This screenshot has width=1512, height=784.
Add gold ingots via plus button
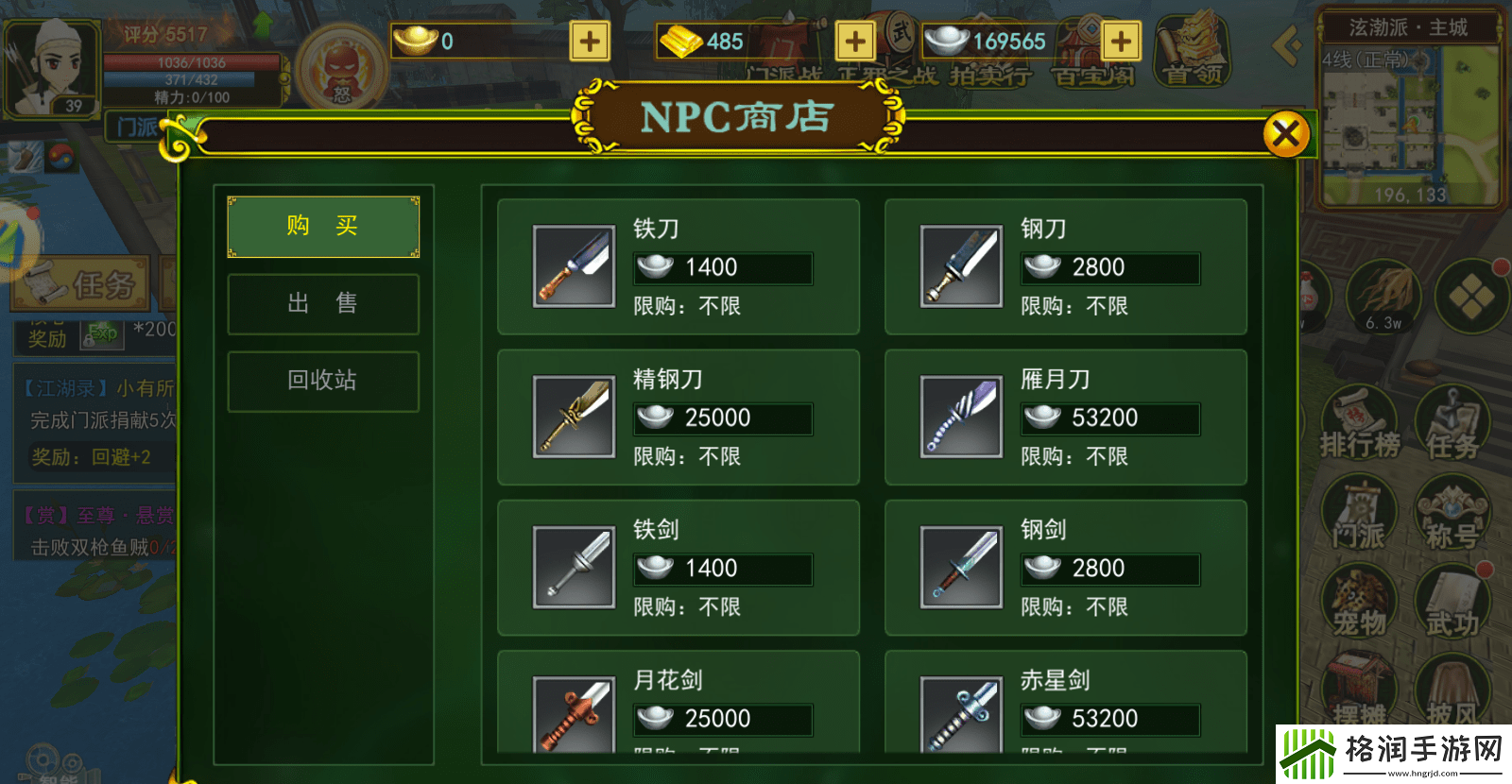click(x=589, y=42)
